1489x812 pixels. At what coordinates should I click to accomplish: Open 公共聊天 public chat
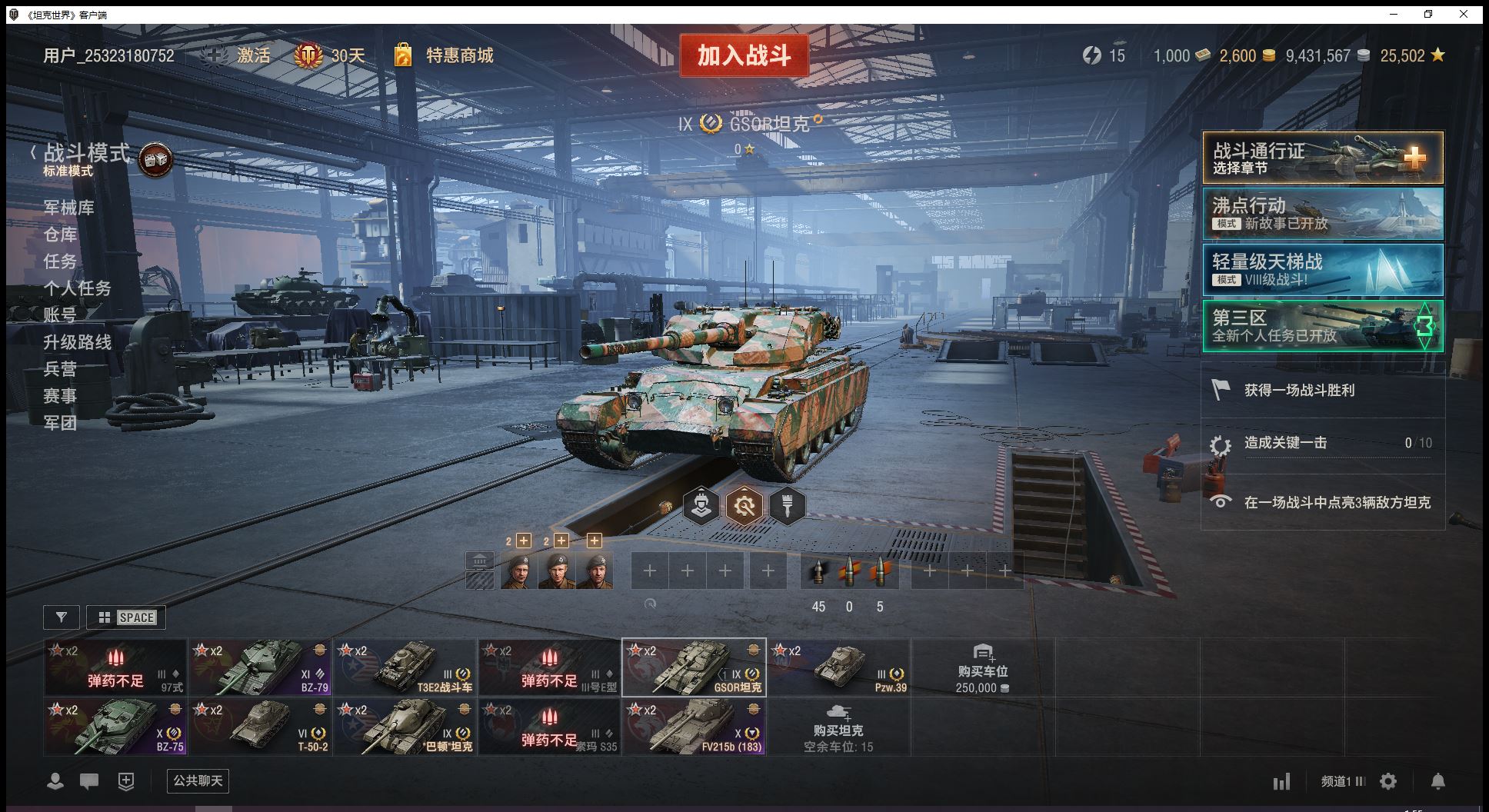(x=198, y=781)
